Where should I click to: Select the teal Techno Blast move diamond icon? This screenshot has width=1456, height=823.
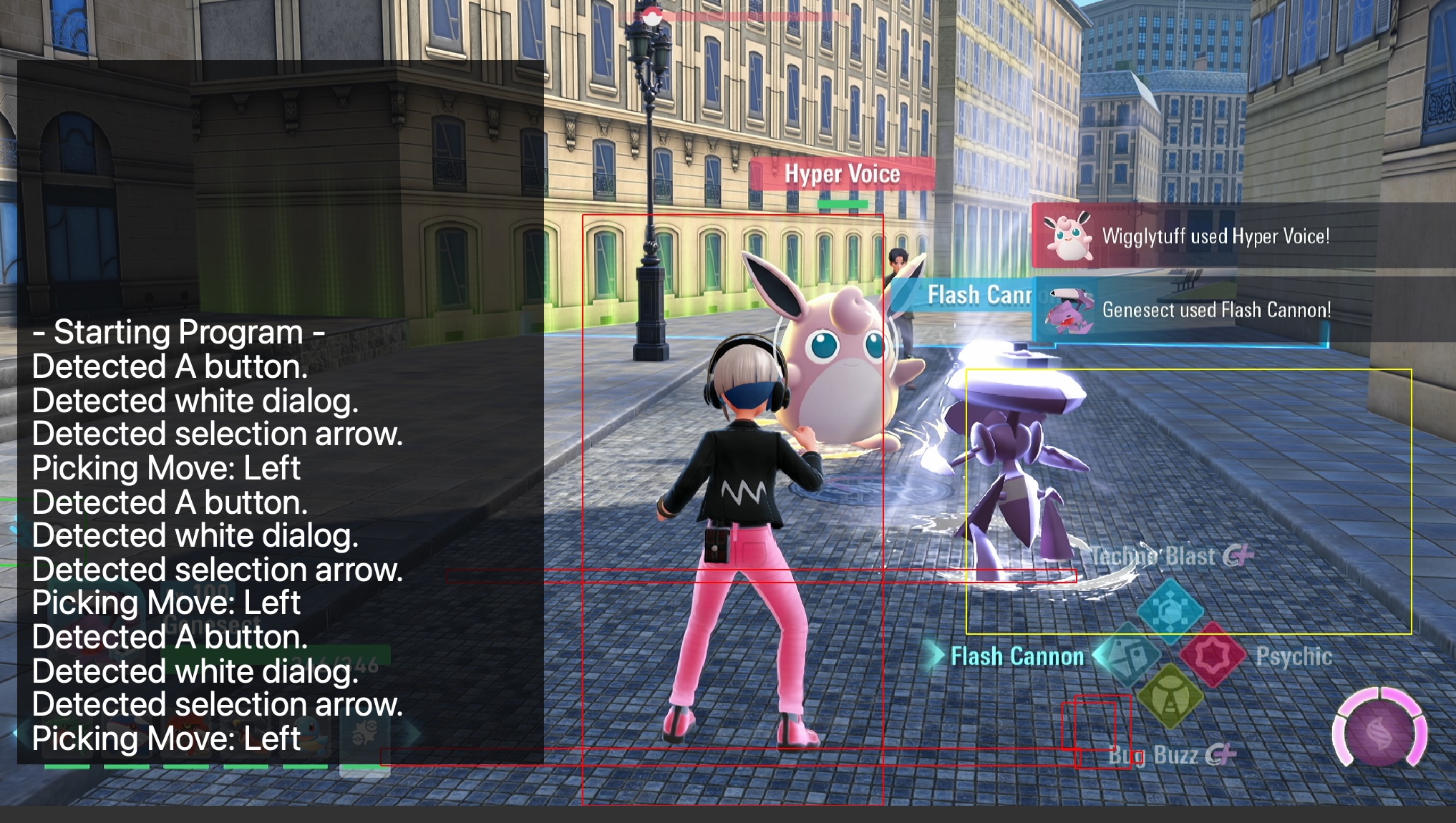click(x=1170, y=610)
